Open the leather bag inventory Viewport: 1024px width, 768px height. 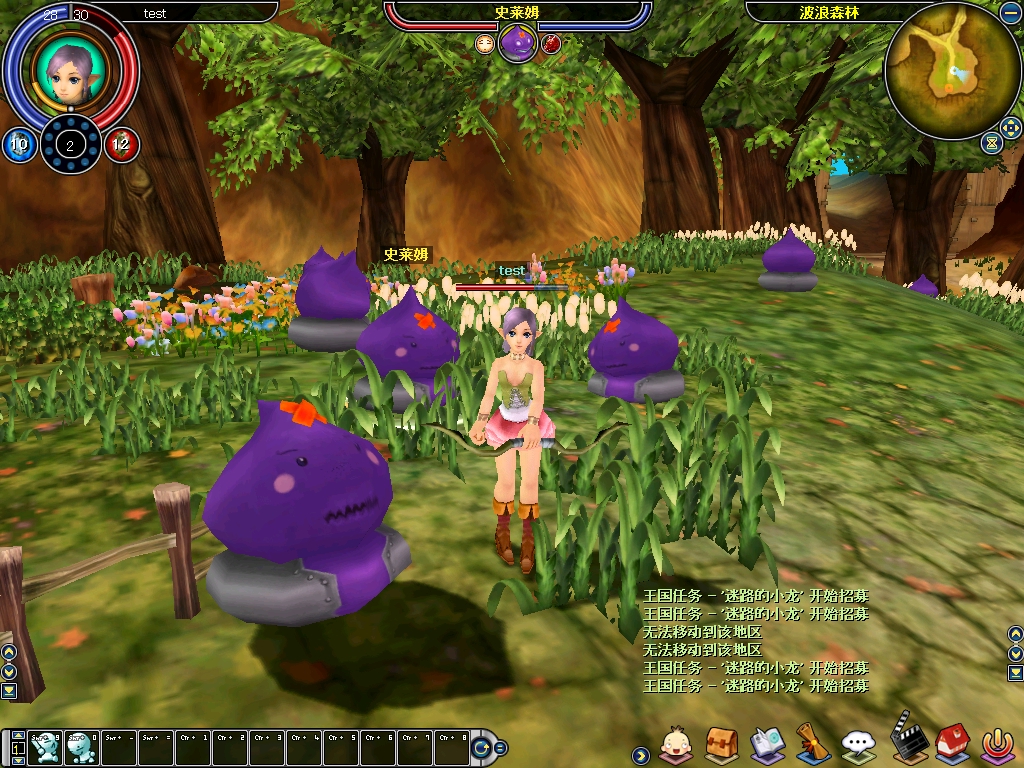(x=721, y=743)
